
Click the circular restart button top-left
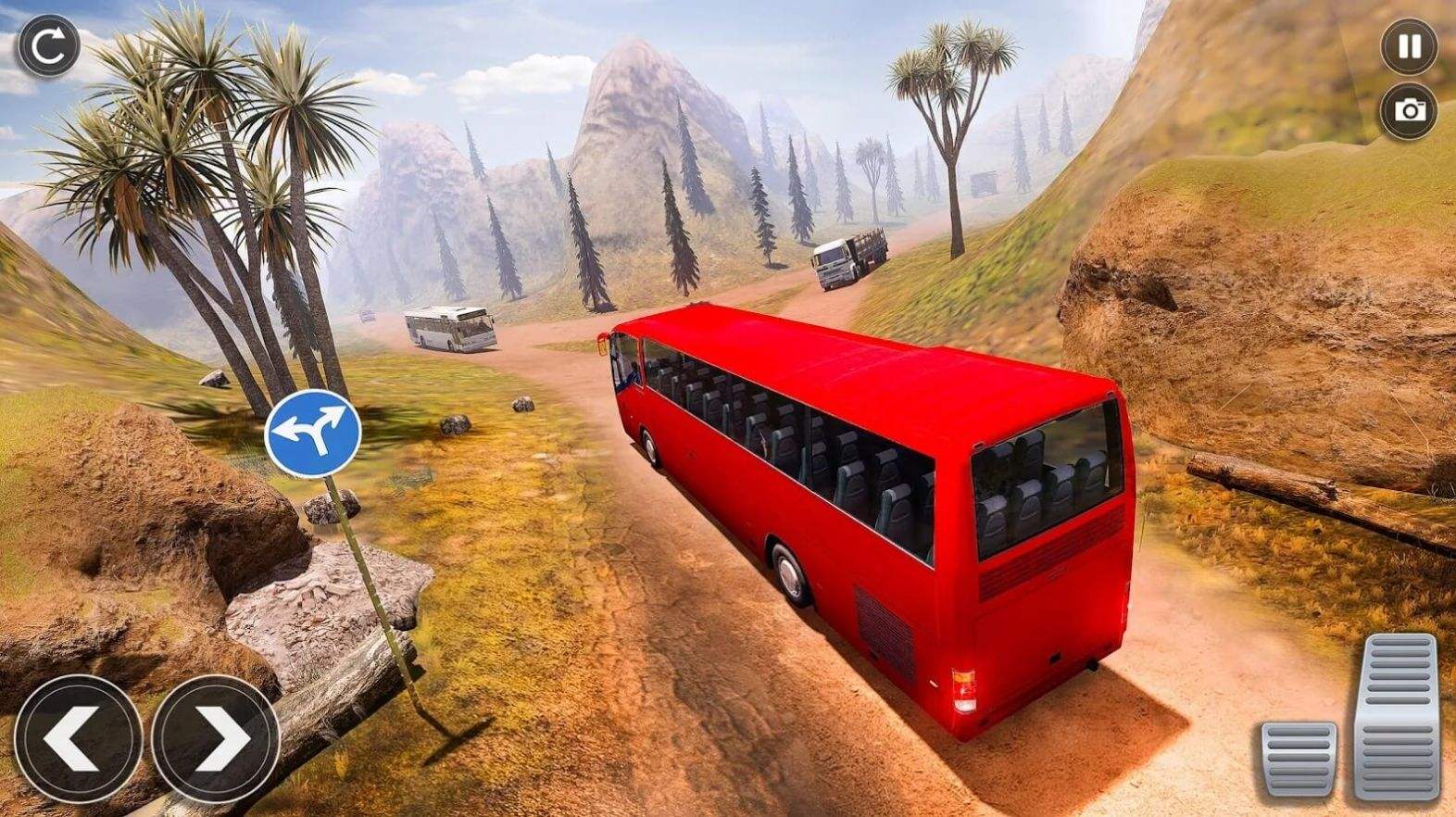(48, 44)
